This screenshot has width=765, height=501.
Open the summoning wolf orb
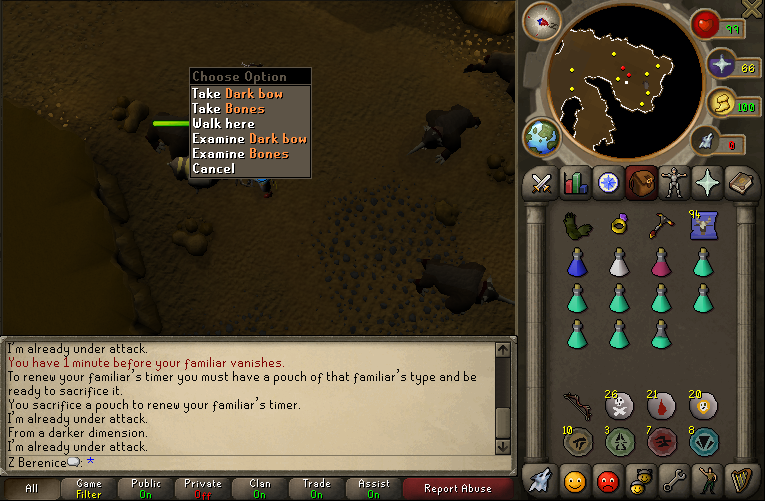710,142
